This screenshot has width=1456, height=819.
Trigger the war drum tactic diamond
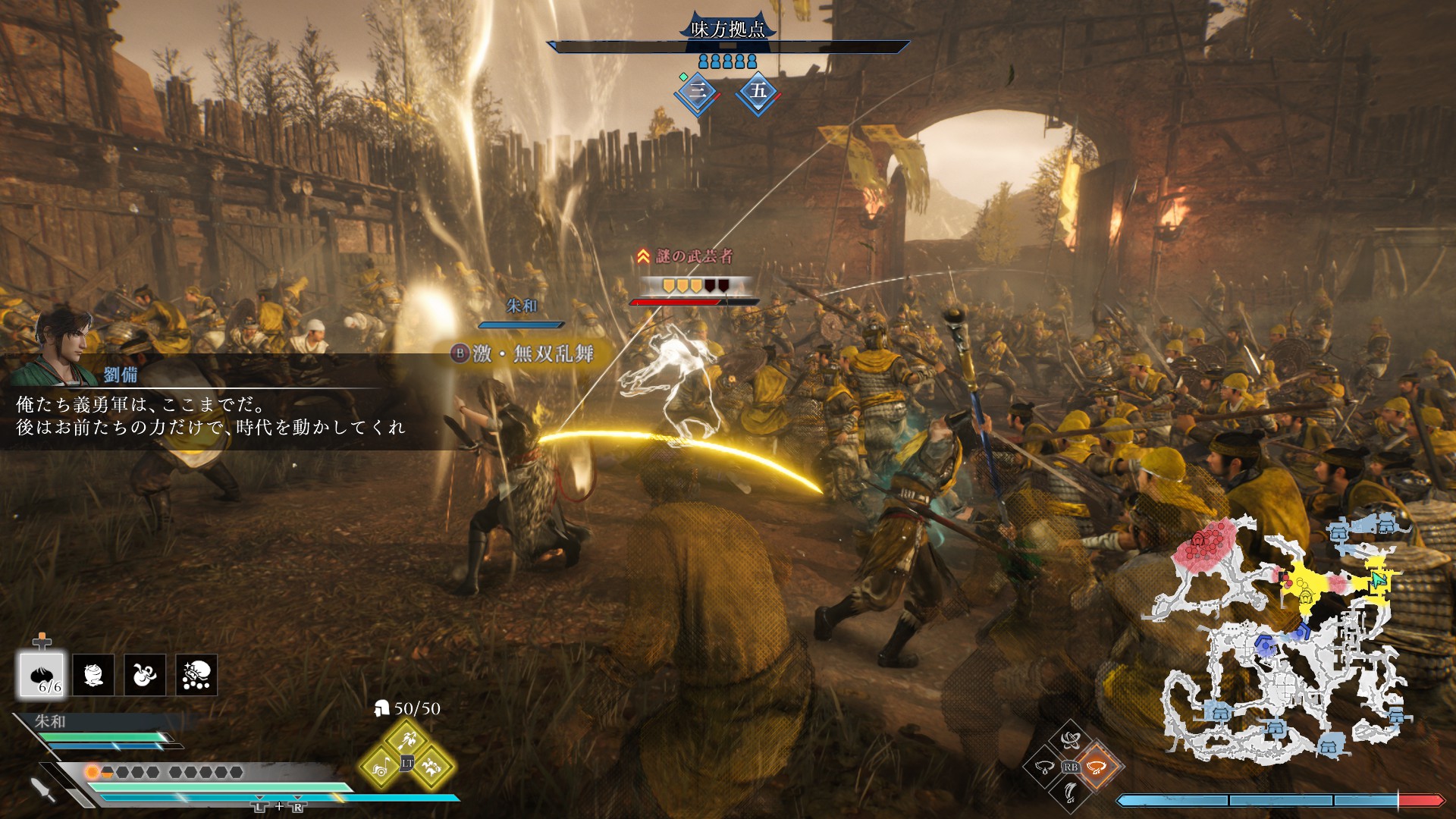(x=381, y=767)
